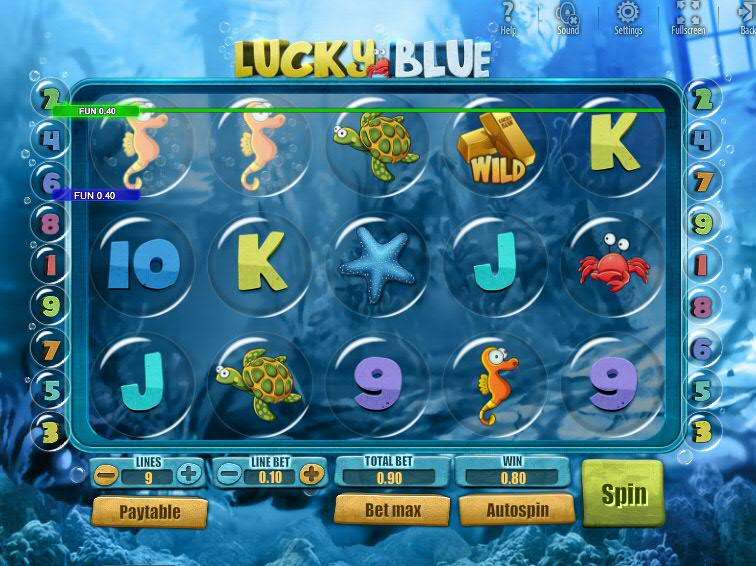Open the Settings gear menu
The height and width of the screenshot is (566, 756).
628,16
